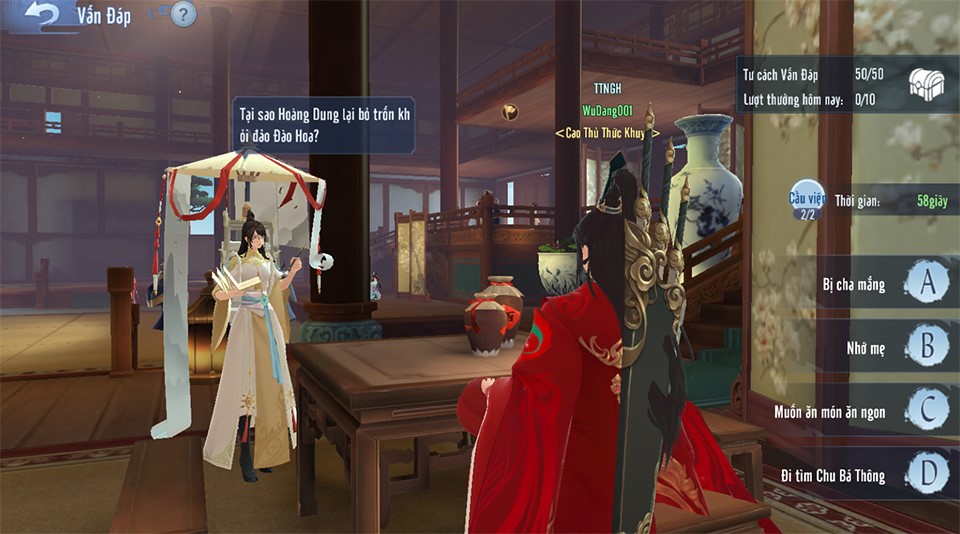Select answer C: Muốn ăn món ăn ngon
960x534 pixels.
tap(927, 410)
